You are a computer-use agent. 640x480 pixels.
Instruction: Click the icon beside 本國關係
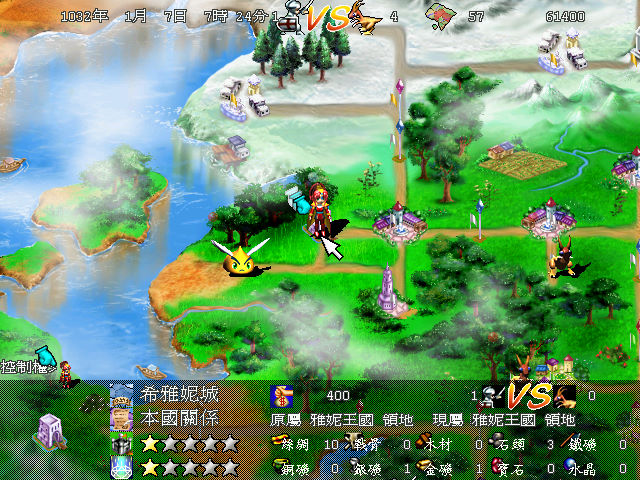(121, 418)
